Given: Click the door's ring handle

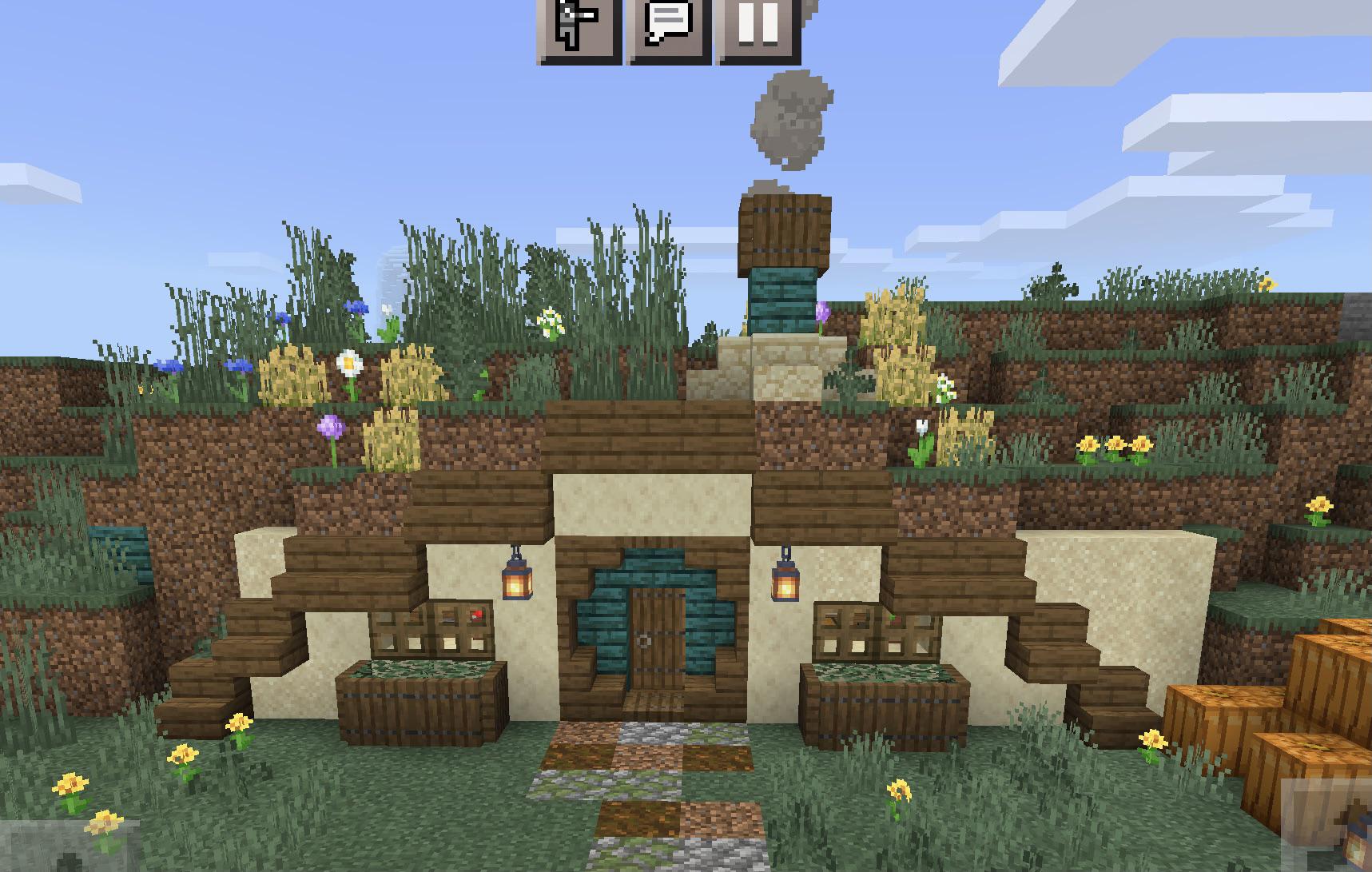Looking at the screenshot, I should pyautogui.click(x=644, y=639).
